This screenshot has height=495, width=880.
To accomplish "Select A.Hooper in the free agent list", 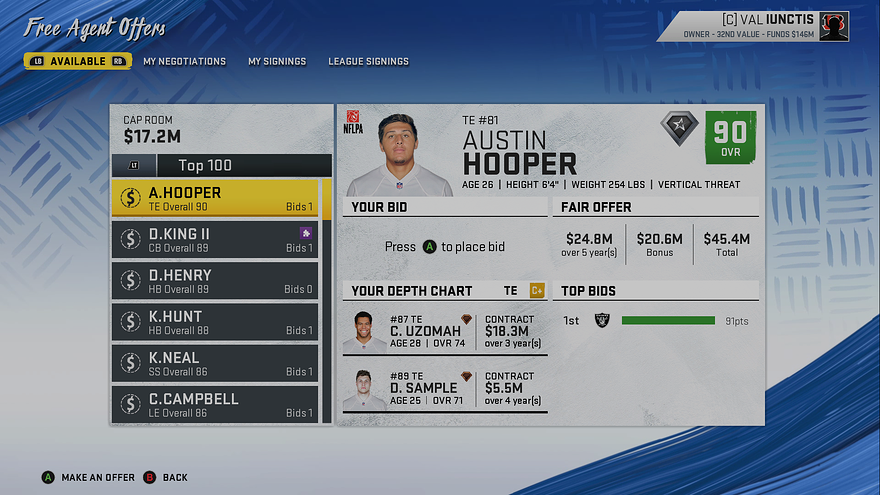I will click(215, 198).
